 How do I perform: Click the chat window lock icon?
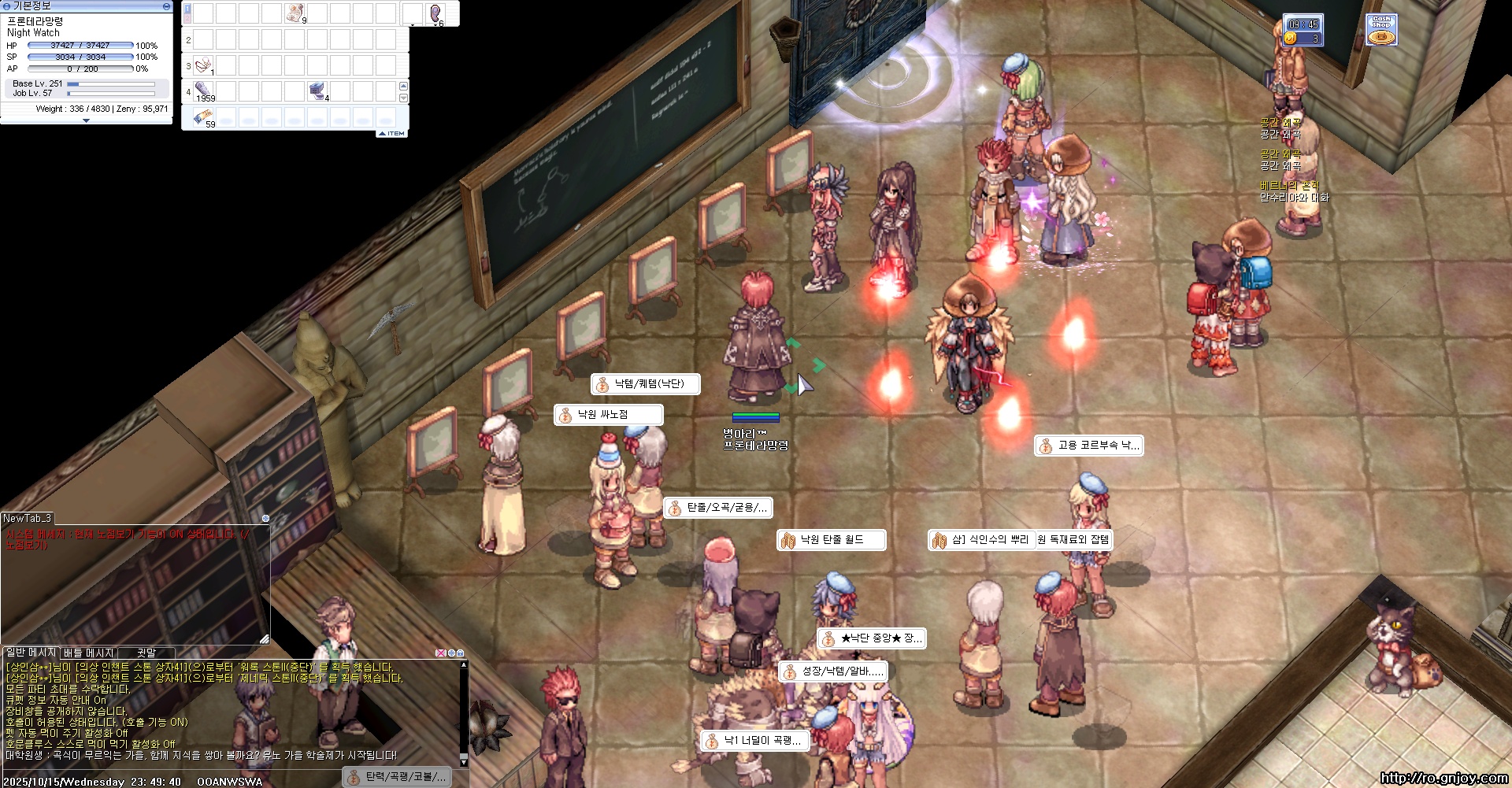coord(460,653)
